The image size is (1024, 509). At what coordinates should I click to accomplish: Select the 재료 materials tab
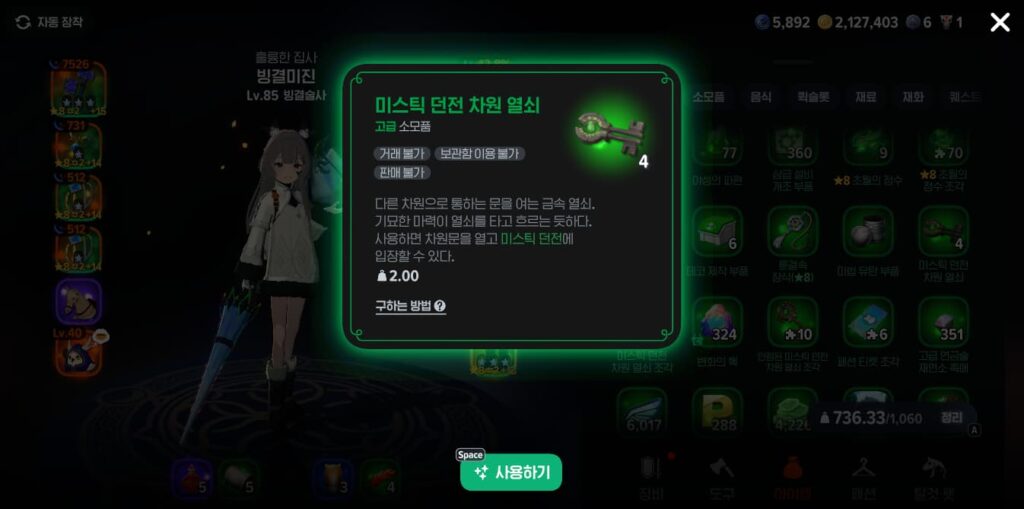click(865, 97)
